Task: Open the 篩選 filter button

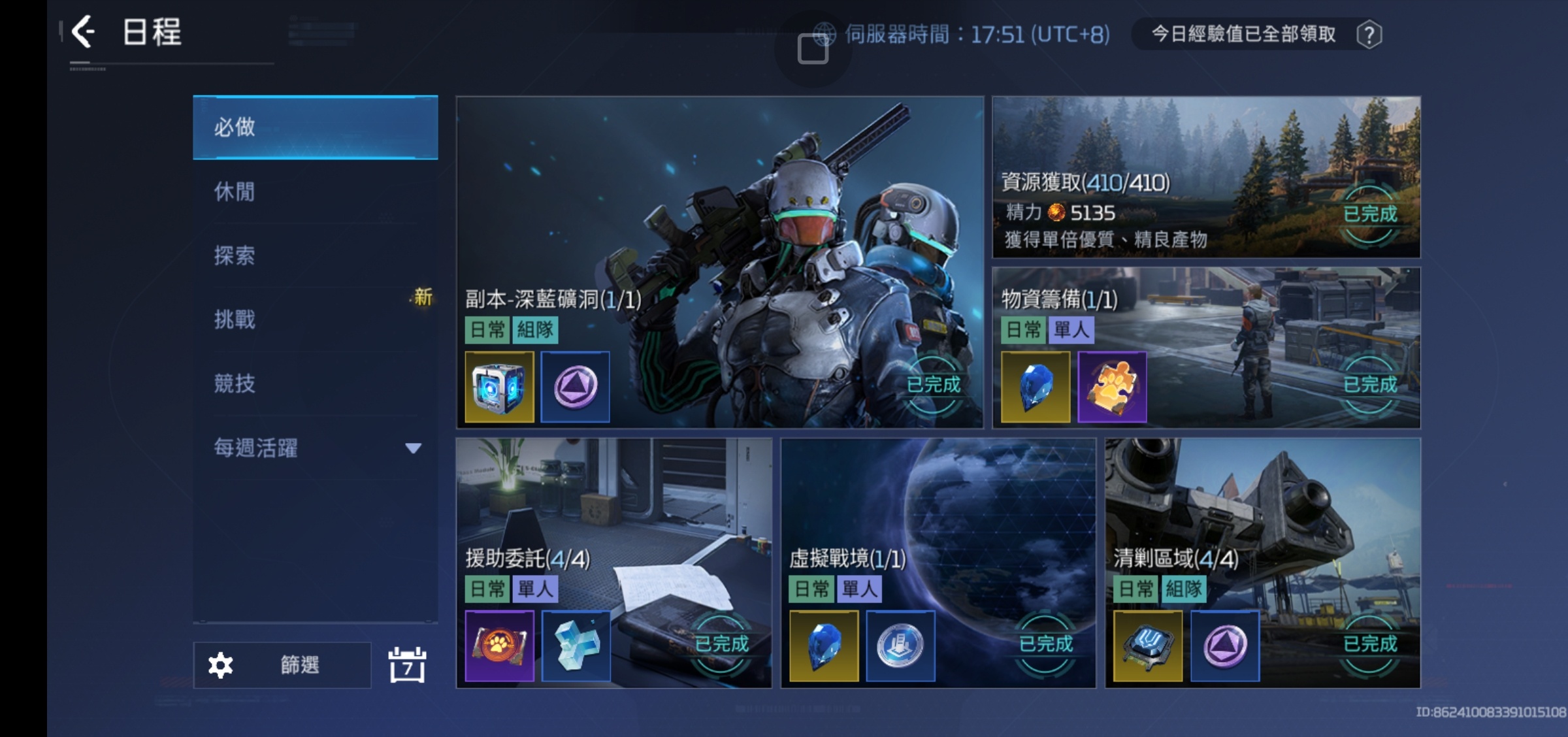Action: pos(282,665)
